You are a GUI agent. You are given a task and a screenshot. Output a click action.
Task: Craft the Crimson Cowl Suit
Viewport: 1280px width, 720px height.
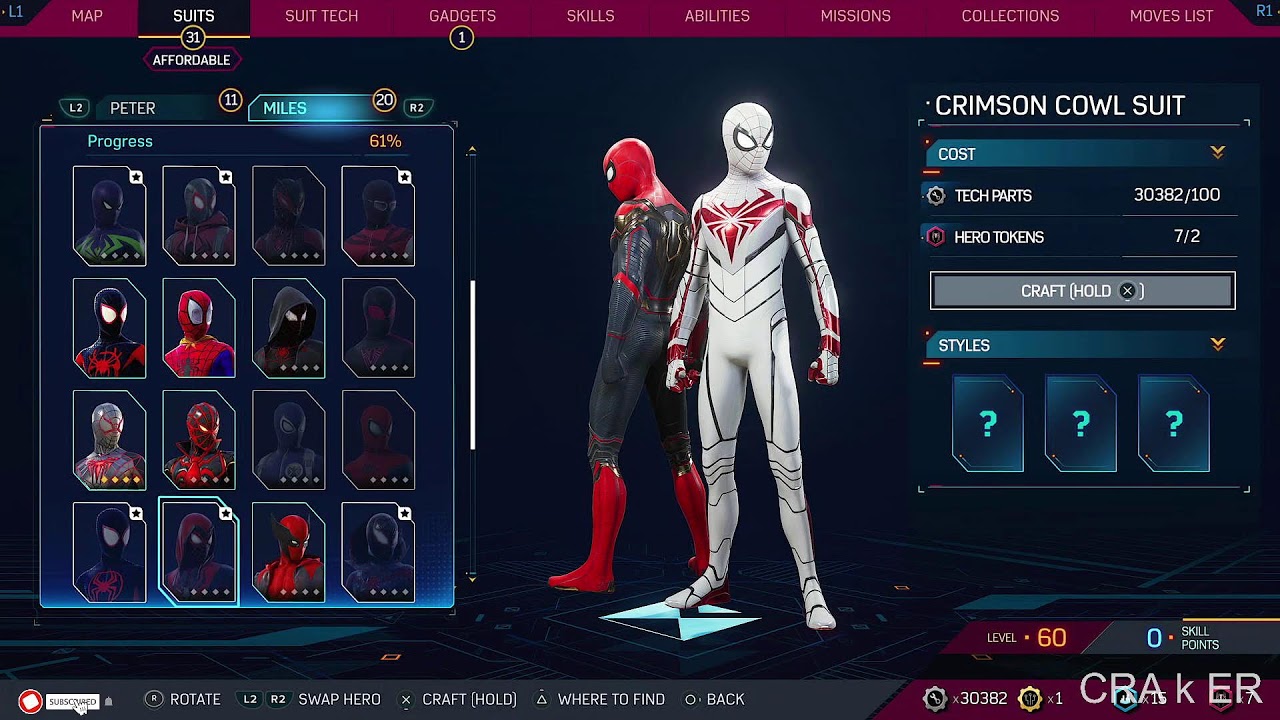[x=1082, y=291]
